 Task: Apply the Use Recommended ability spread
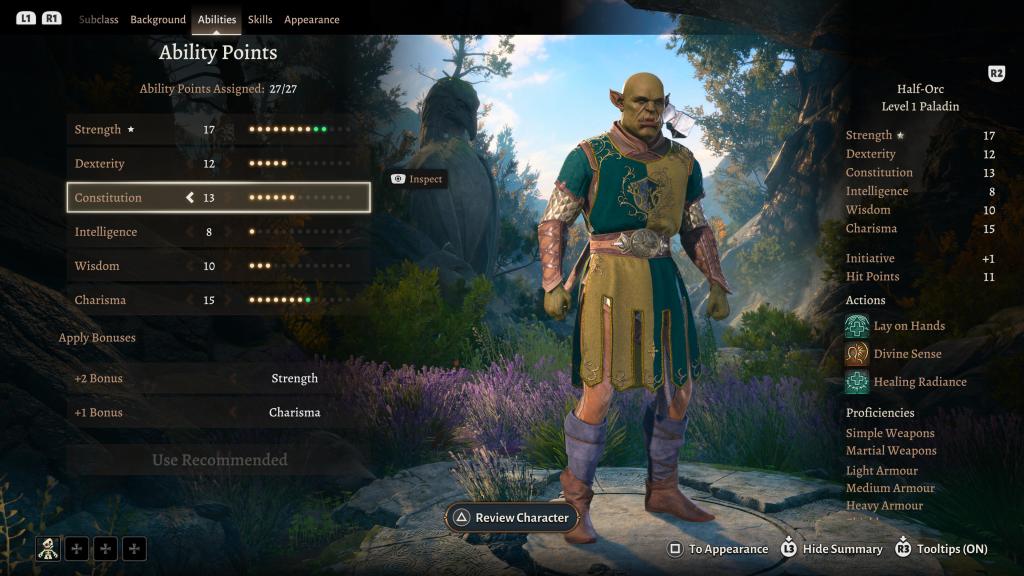(219, 460)
